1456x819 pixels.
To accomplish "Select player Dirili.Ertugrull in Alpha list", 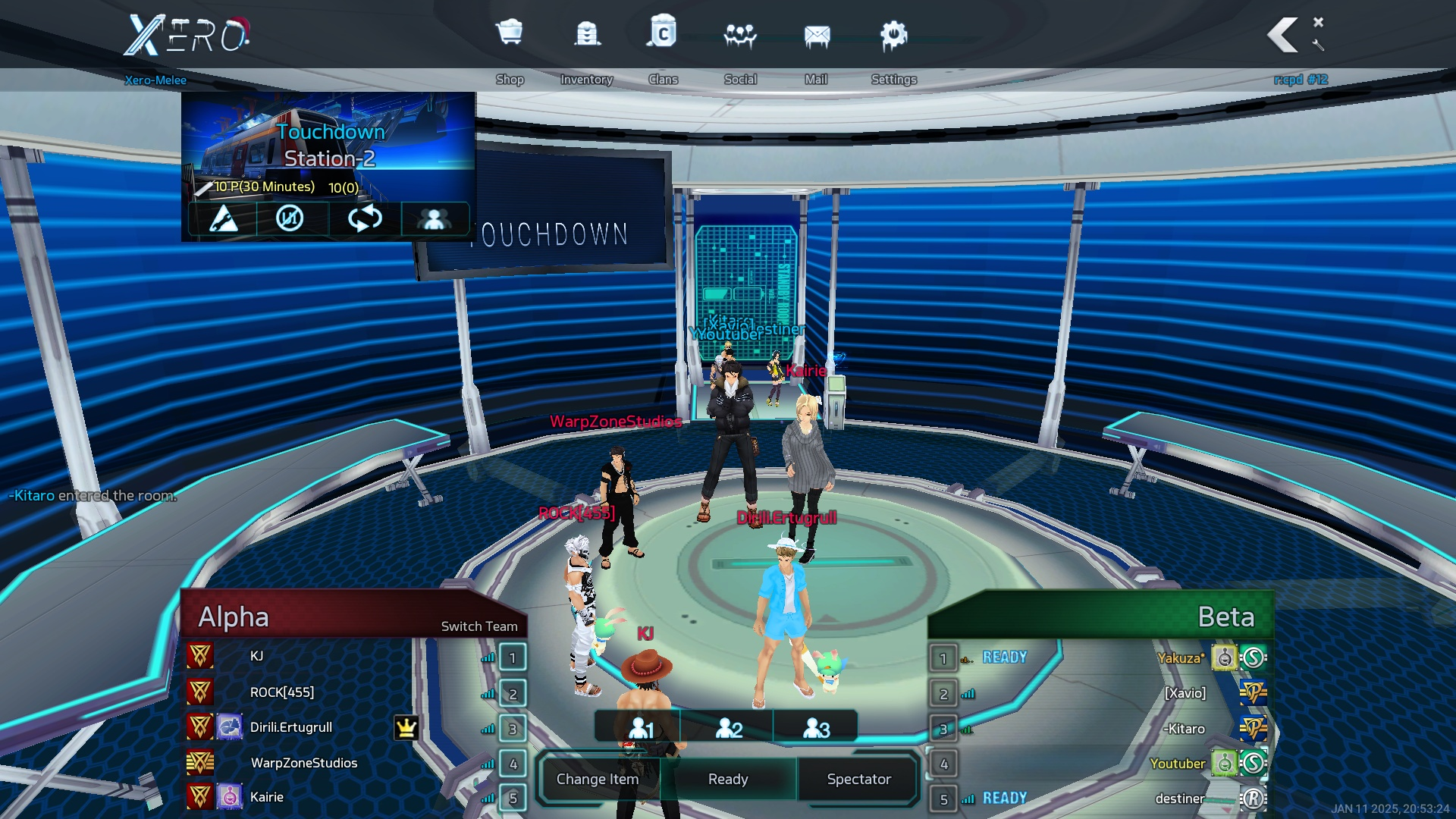I will click(291, 727).
